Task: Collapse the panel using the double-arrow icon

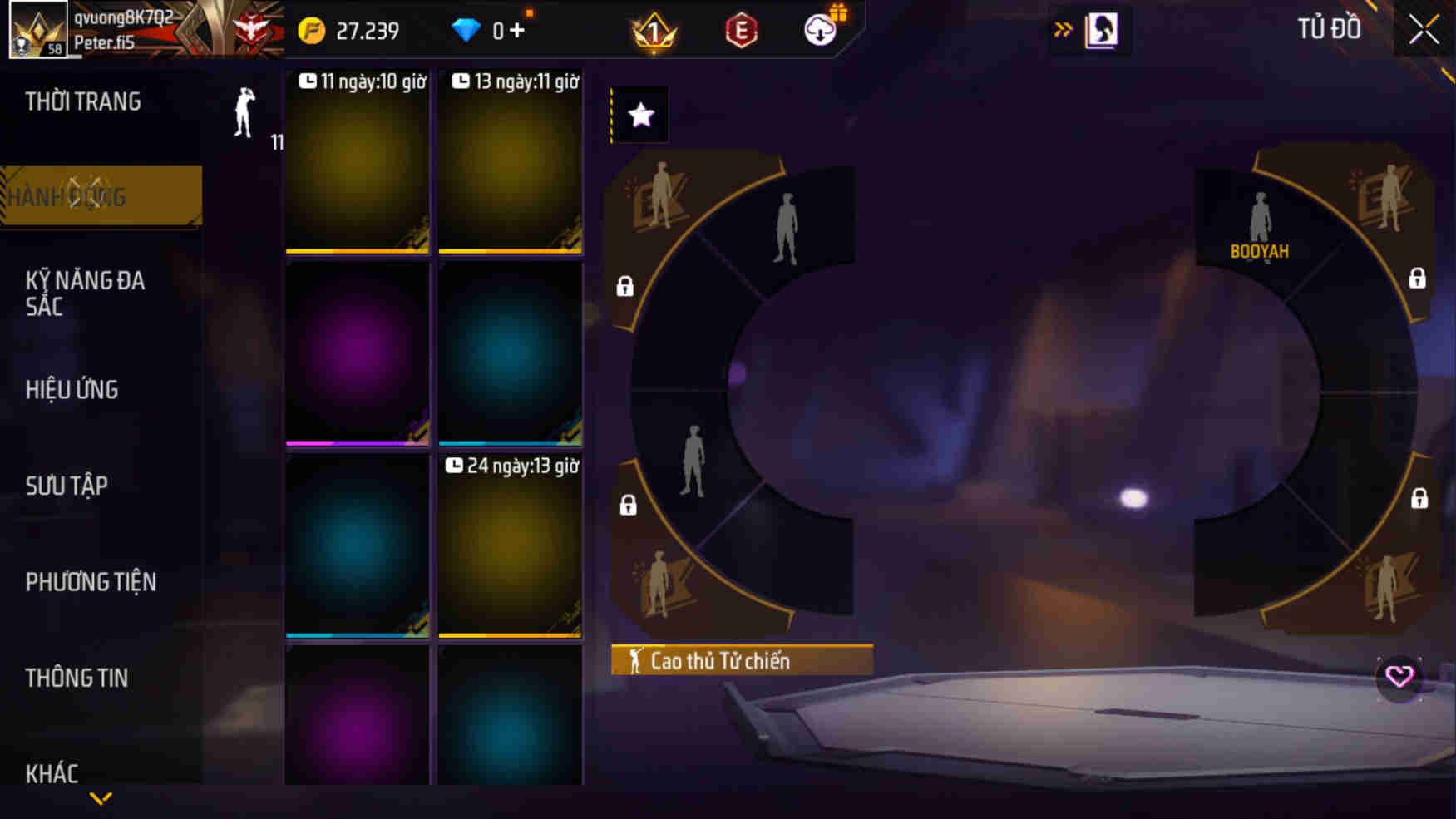Action: (x=1062, y=27)
